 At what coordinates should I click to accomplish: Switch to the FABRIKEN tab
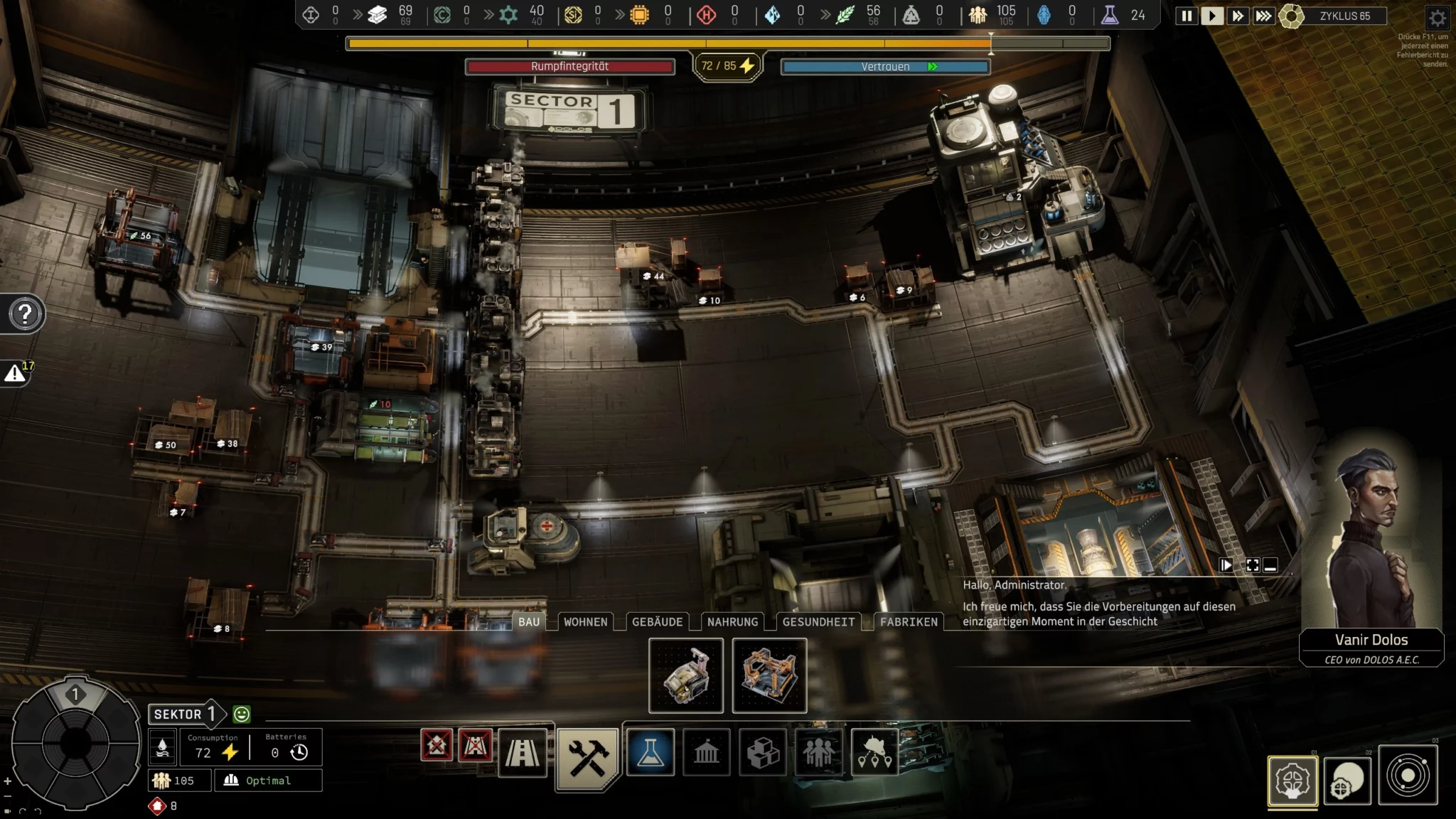909,622
